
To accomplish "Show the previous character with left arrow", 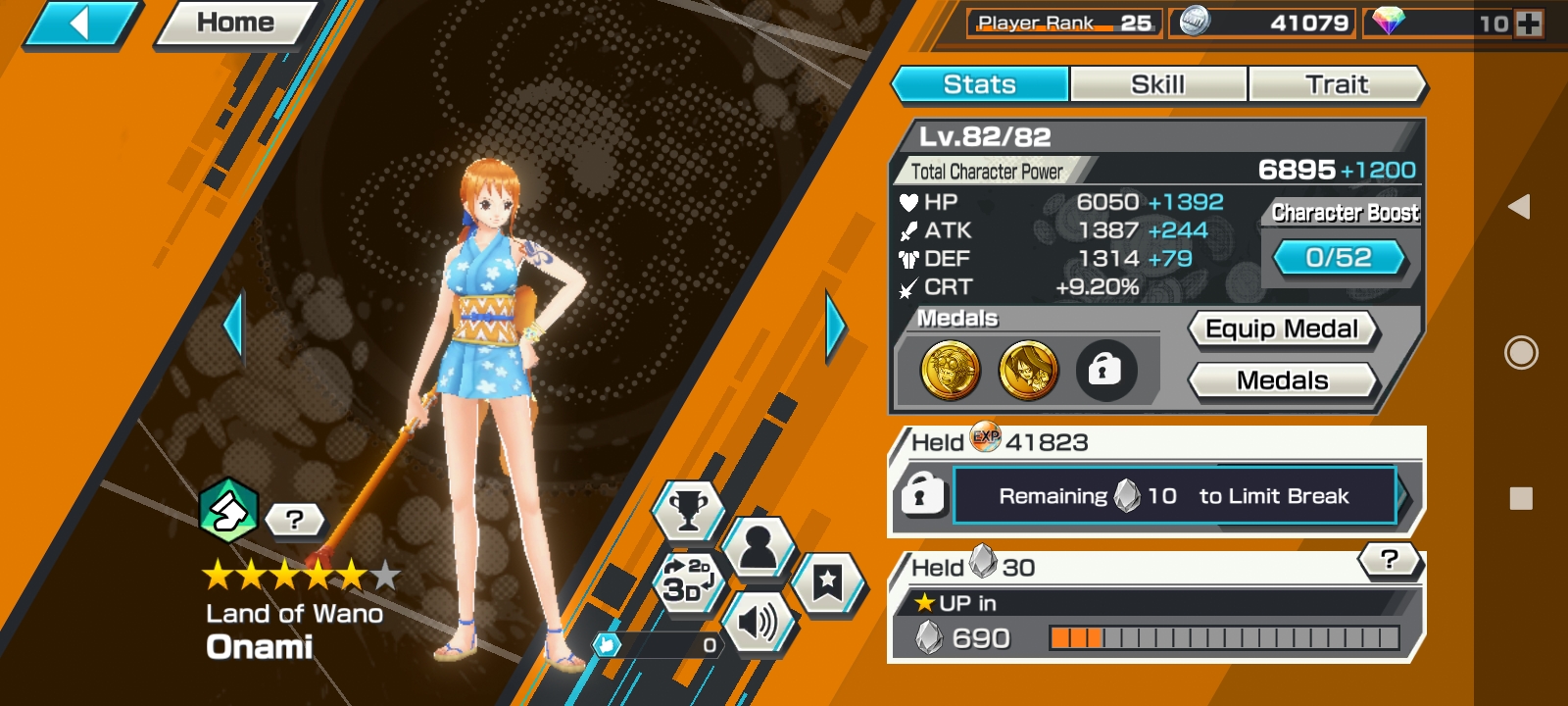I will pos(233,326).
